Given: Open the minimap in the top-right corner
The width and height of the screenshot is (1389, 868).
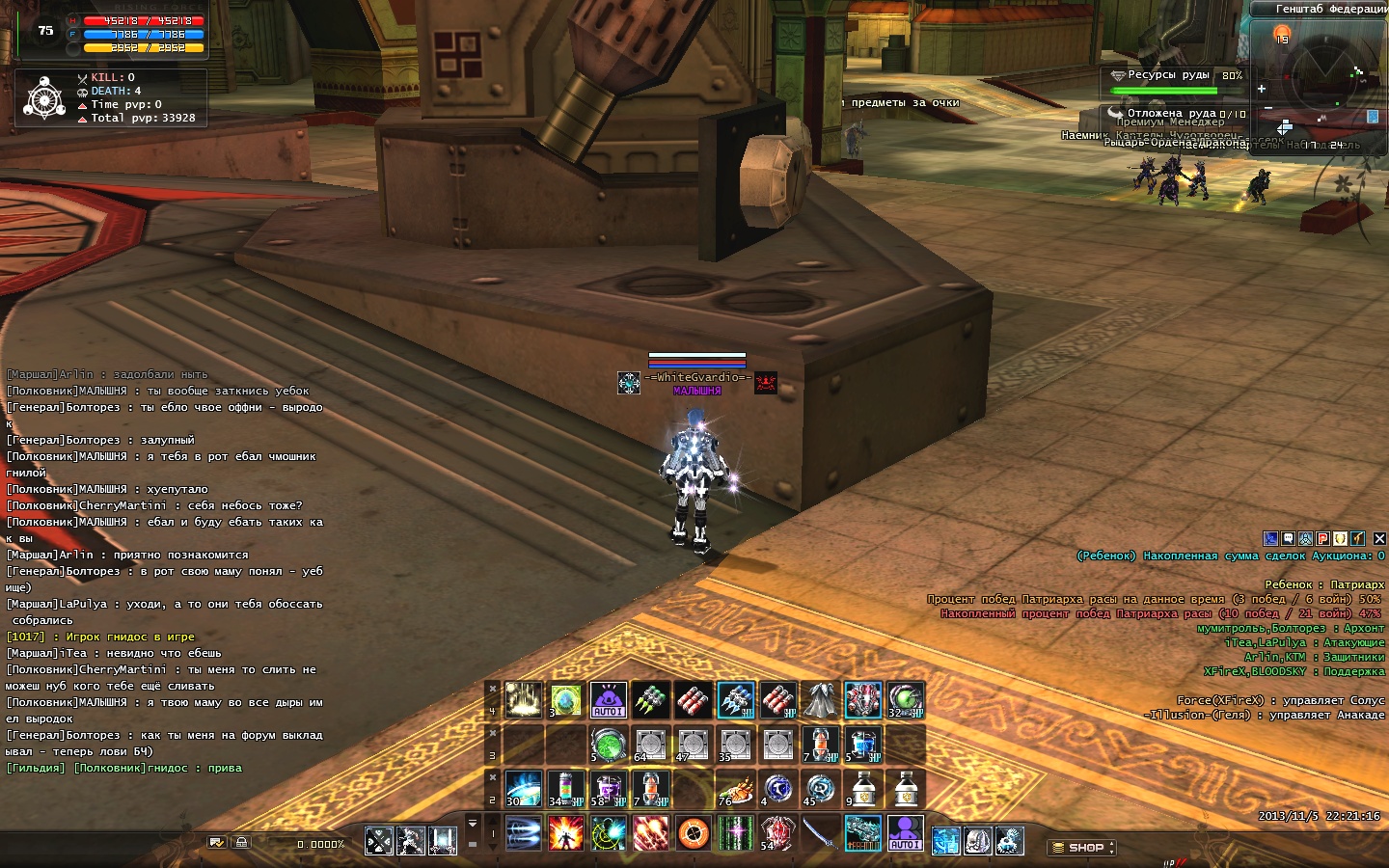Looking at the screenshot, I should click(x=1331, y=72).
